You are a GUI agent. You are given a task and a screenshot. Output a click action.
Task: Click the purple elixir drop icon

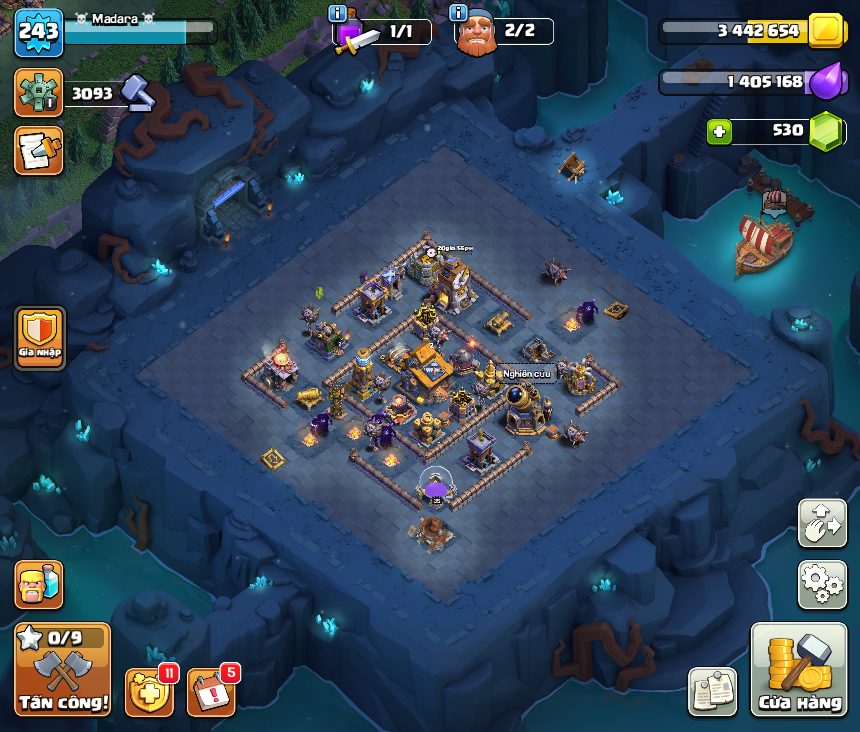click(827, 81)
